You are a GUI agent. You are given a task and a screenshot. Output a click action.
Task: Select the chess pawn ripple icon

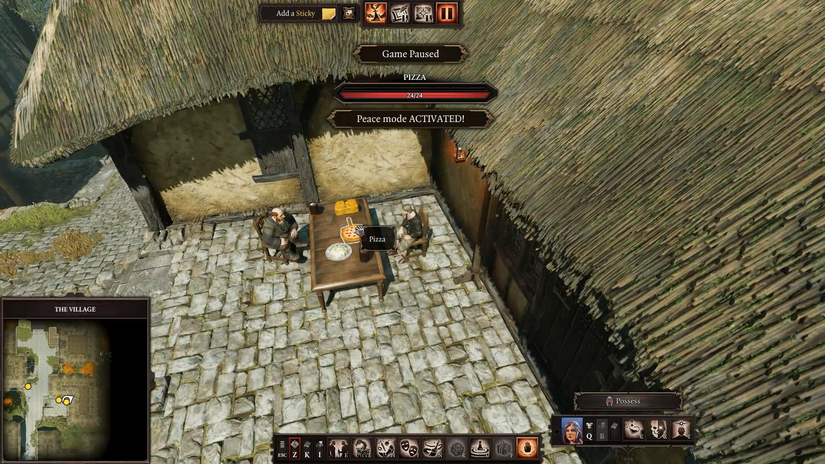480,448
